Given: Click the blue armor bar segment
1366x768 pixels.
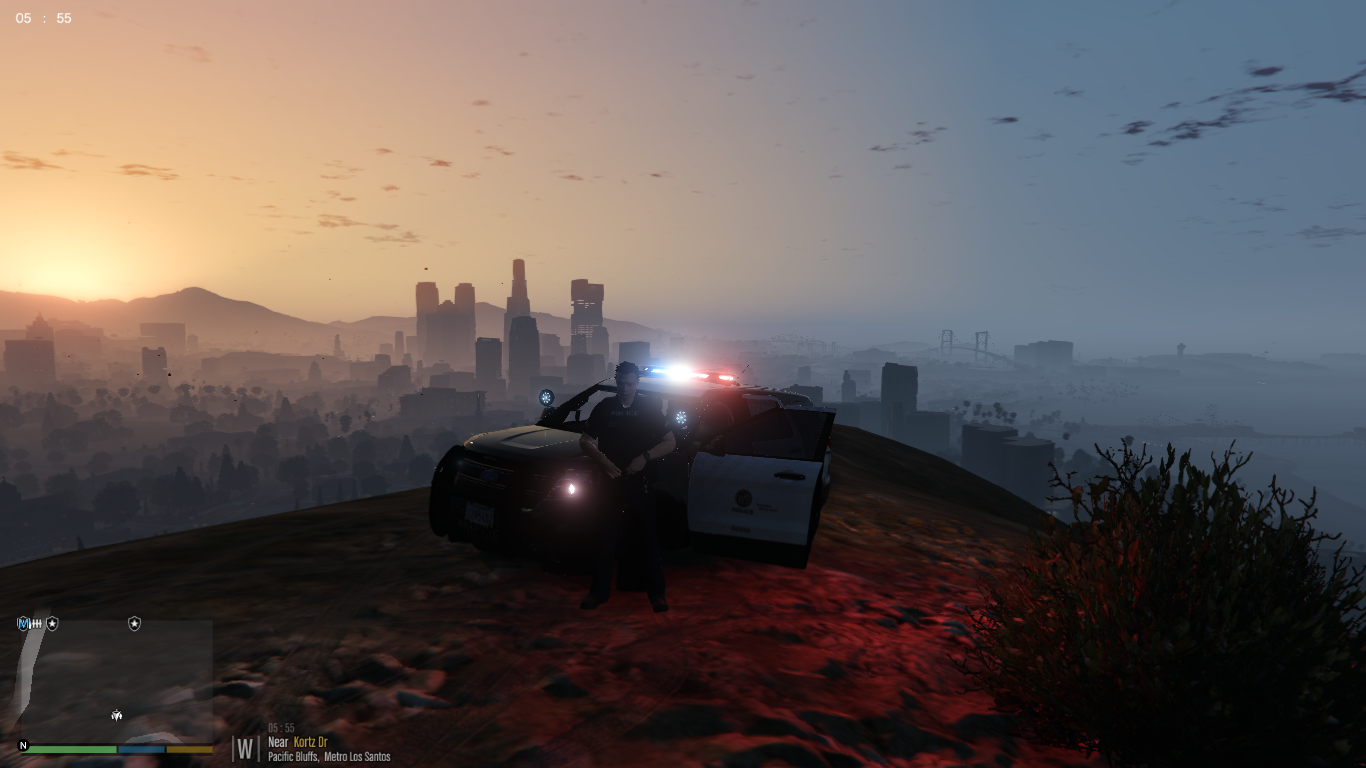Looking at the screenshot, I should coord(141,749).
